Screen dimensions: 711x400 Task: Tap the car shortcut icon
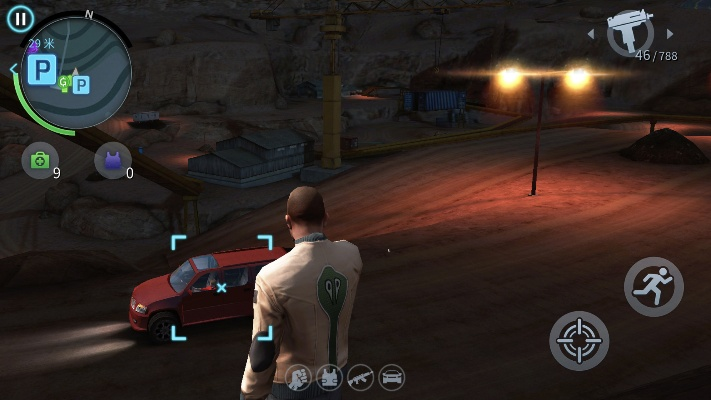click(x=391, y=377)
